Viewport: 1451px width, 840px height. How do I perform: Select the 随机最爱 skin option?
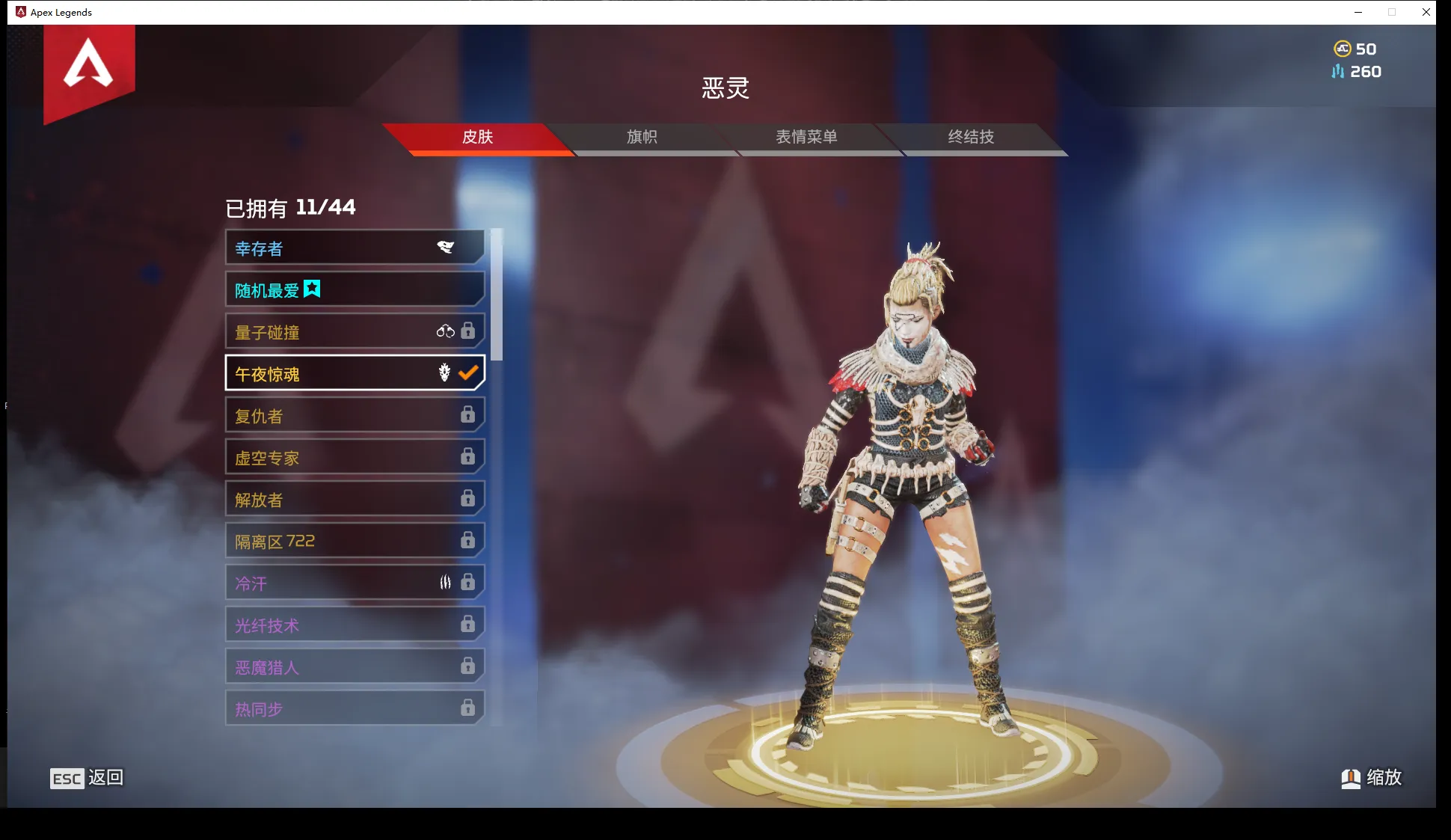(x=355, y=290)
